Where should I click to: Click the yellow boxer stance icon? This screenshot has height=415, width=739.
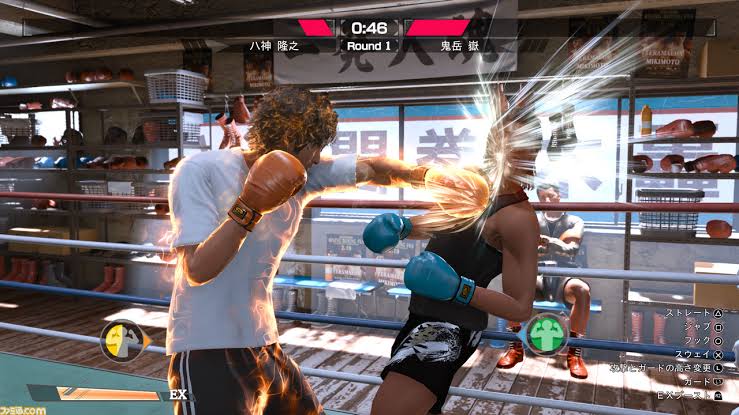point(121,340)
